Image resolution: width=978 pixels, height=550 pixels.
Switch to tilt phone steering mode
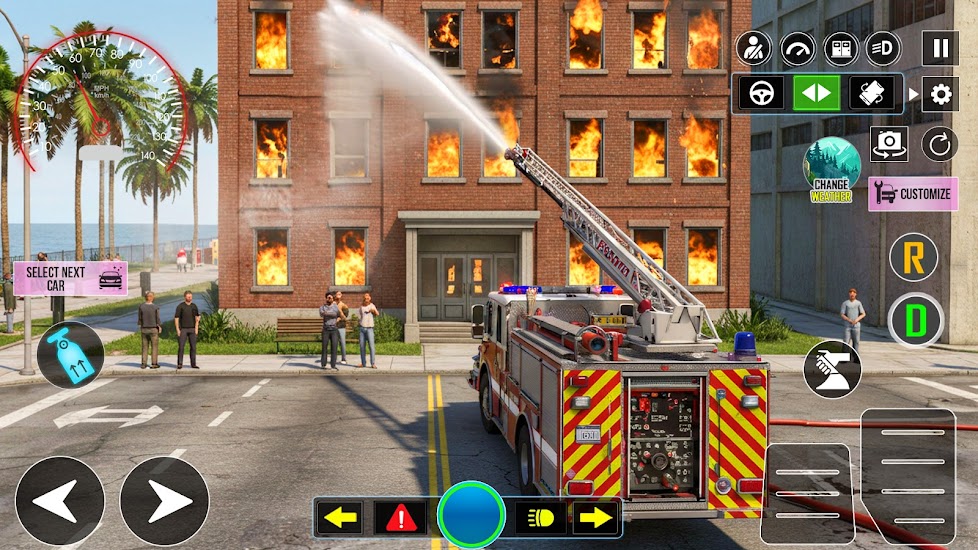[x=871, y=93]
